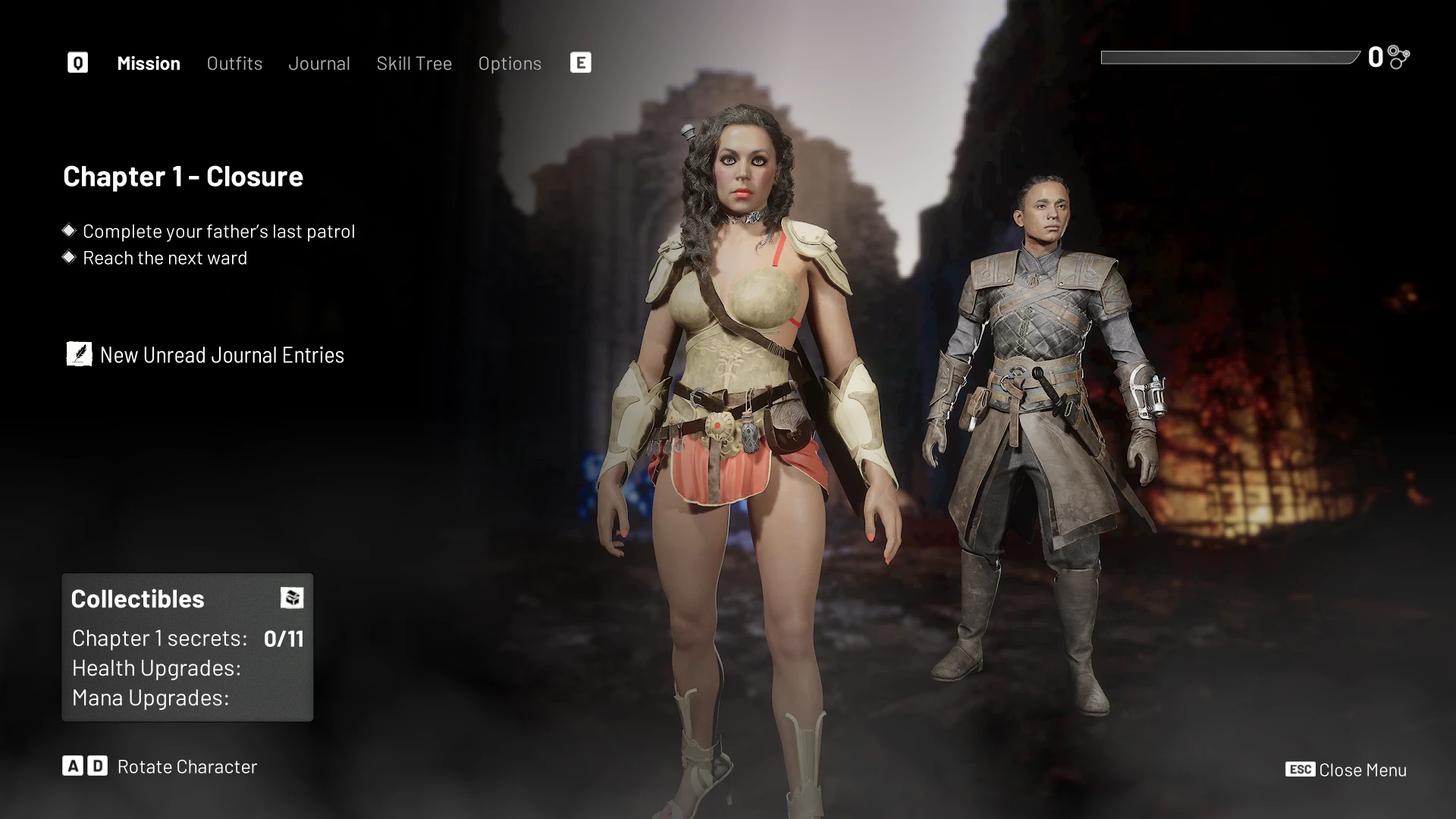The width and height of the screenshot is (1456, 819).
Task: Click the treasure chest icon on Collectibles panel
Action: [292, 598]
